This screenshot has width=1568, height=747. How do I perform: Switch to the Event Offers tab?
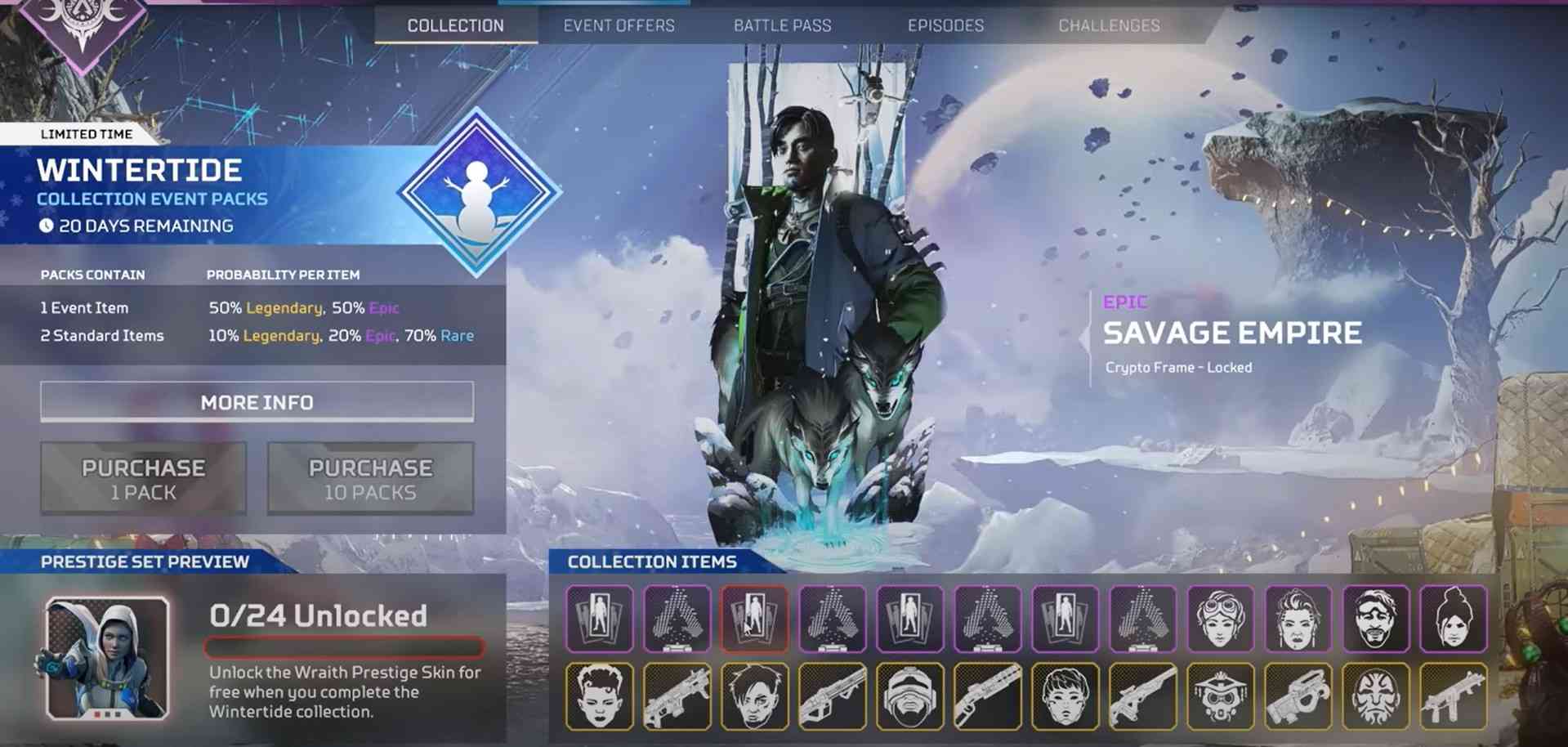click(x=619, y=25)
